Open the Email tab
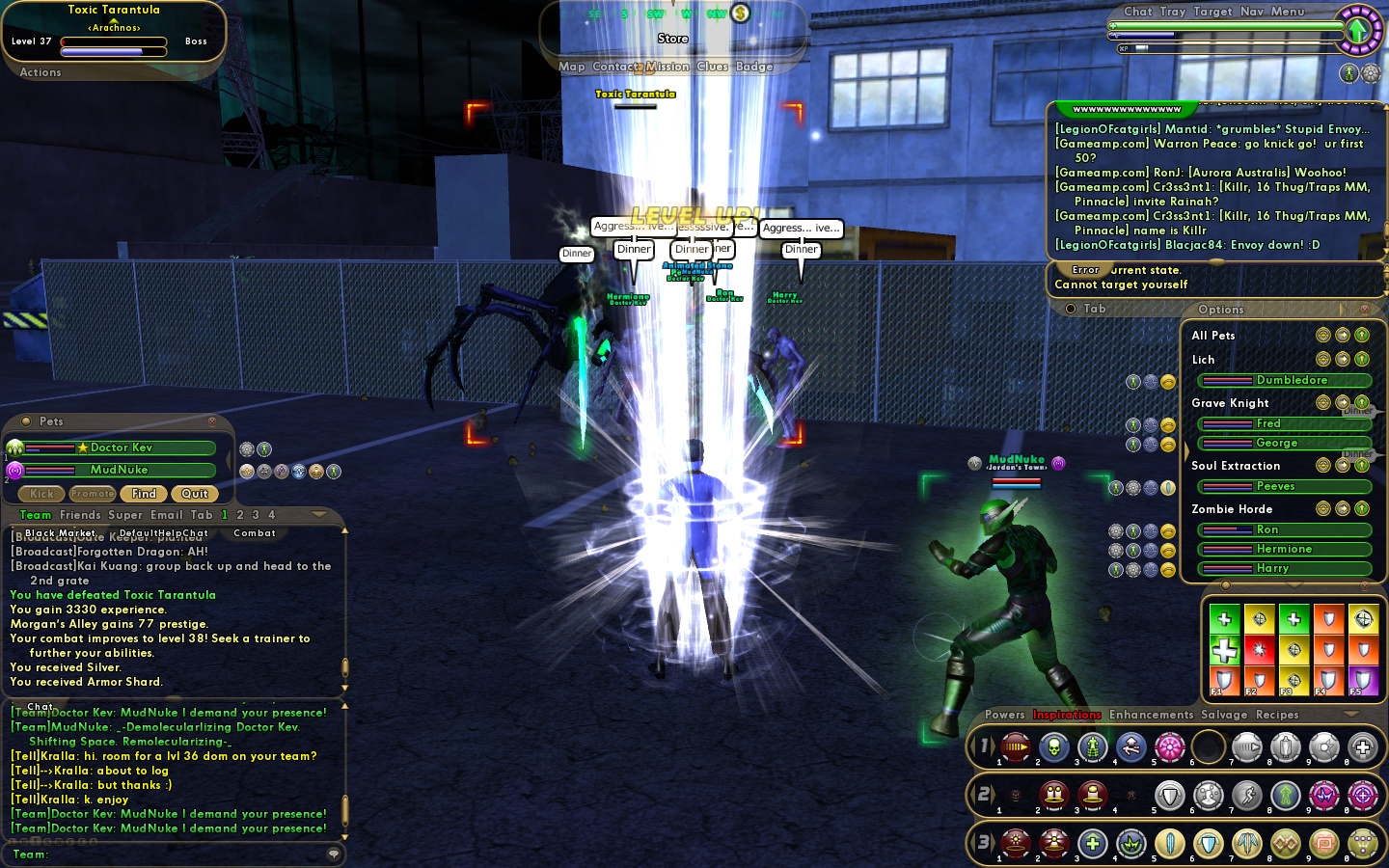This screenshot has width=1389, height=868. [167, 515]
